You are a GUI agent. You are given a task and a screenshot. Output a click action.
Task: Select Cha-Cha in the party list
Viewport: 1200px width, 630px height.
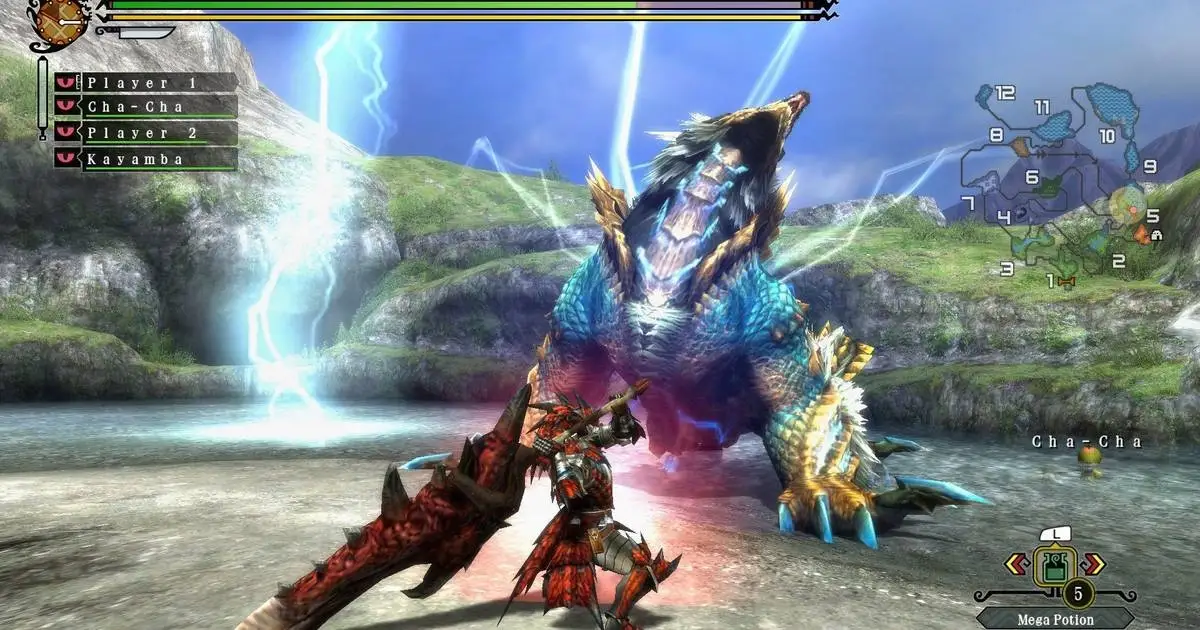coord(146,107)
